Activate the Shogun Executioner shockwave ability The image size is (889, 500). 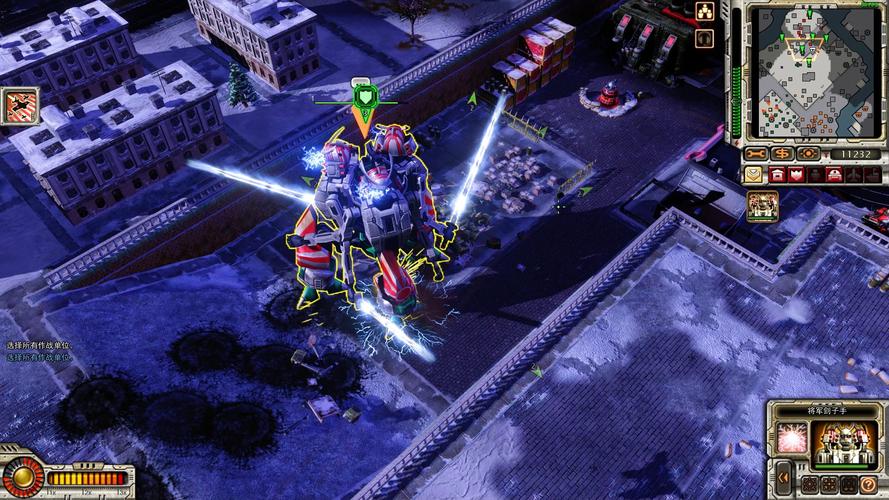click(x=792, y=438)
